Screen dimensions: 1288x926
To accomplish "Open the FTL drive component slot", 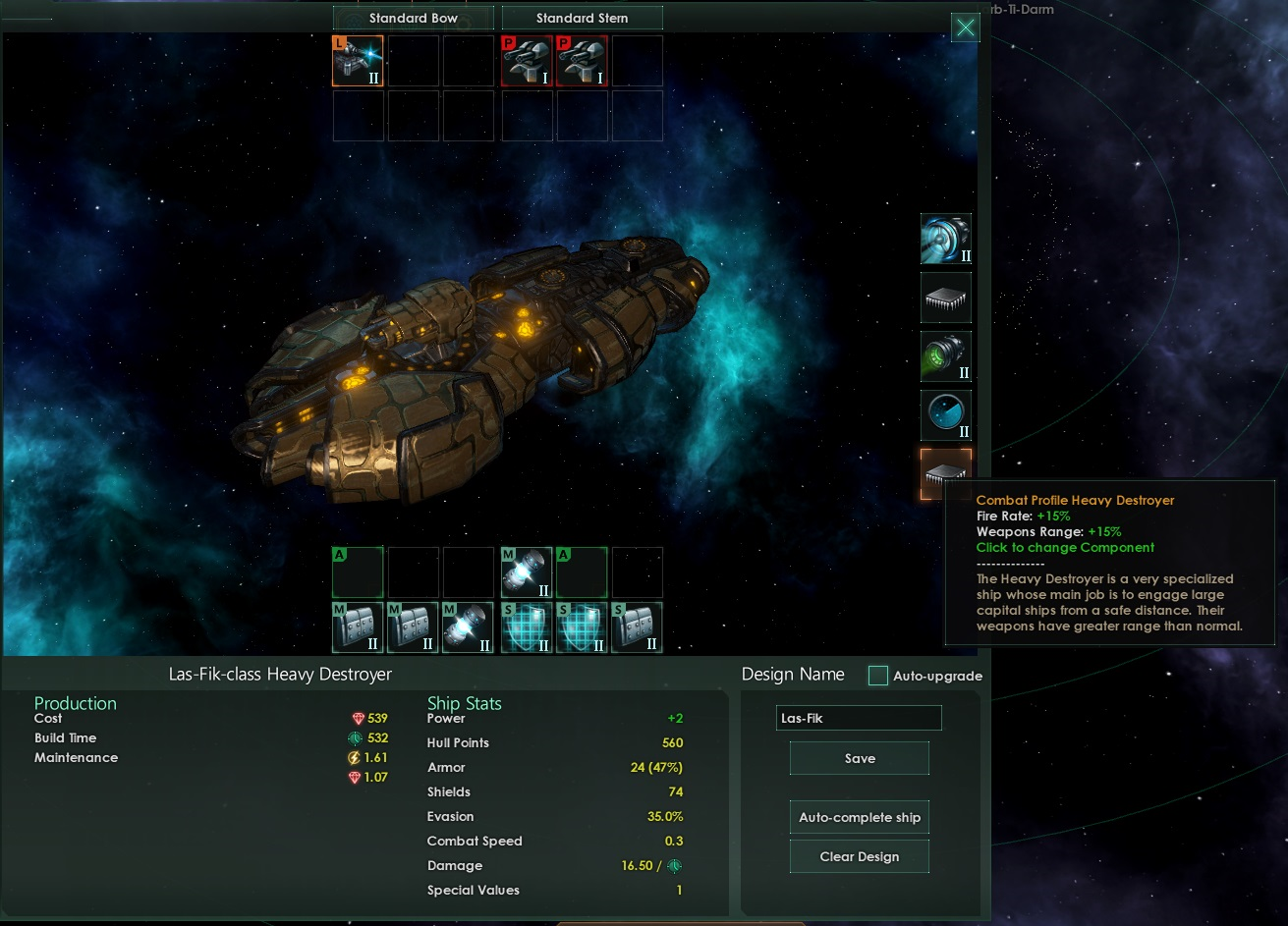I will pos(945,239).
